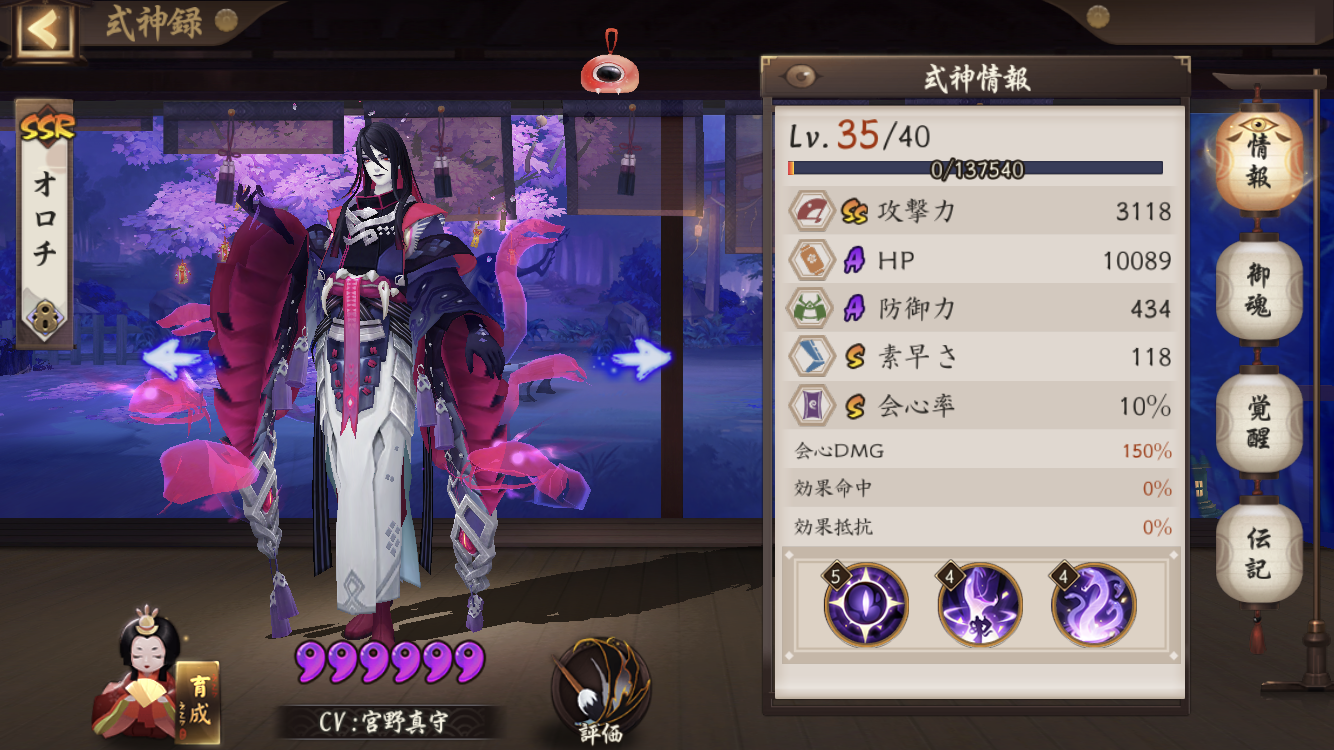View the next shikigami with the right arrow
This screenshot has height=750, width=1334.
(x=641, y=358)
